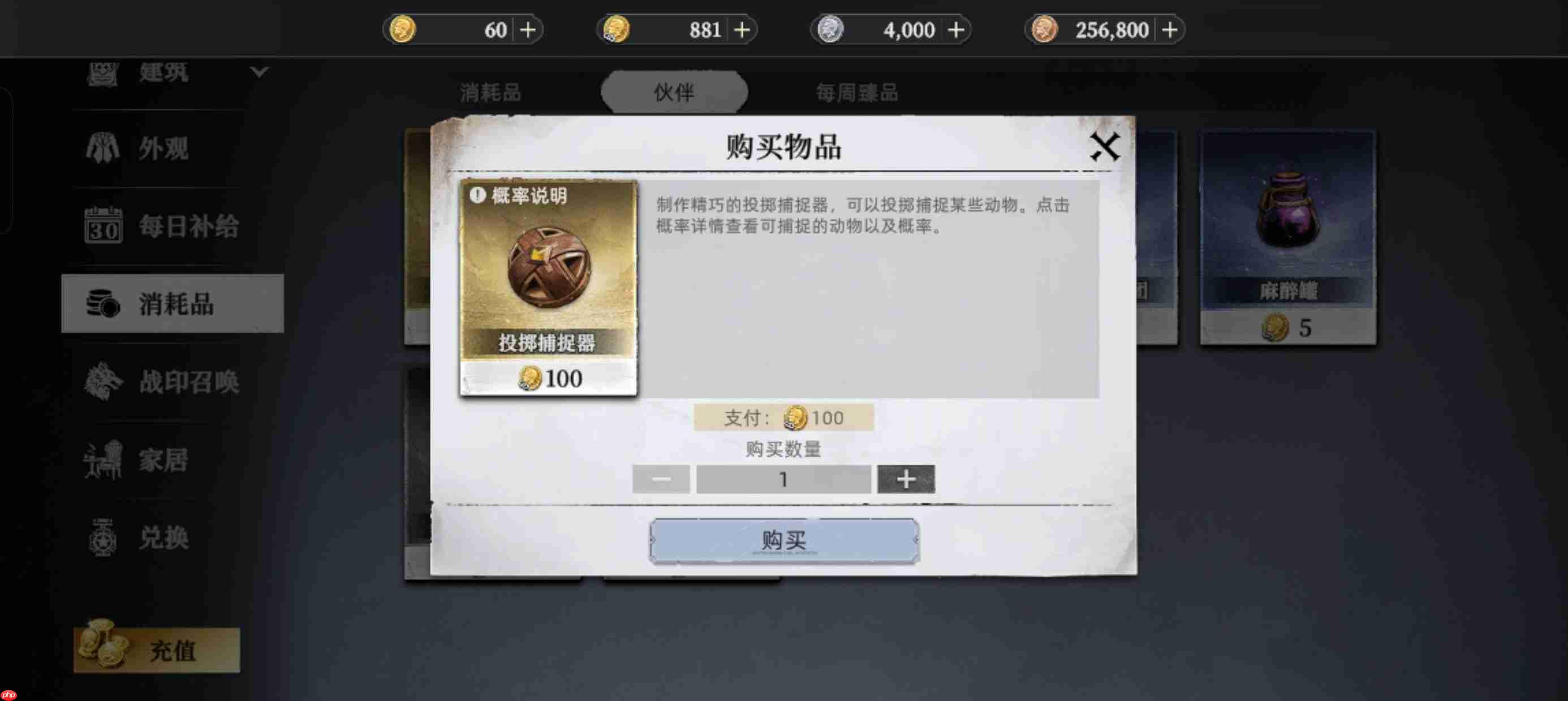Image resolution: width=1568 pixels, height=701 pixels.
Task: Click the 每日补给 daily supply calendar icon
Action: coord(104,227)
